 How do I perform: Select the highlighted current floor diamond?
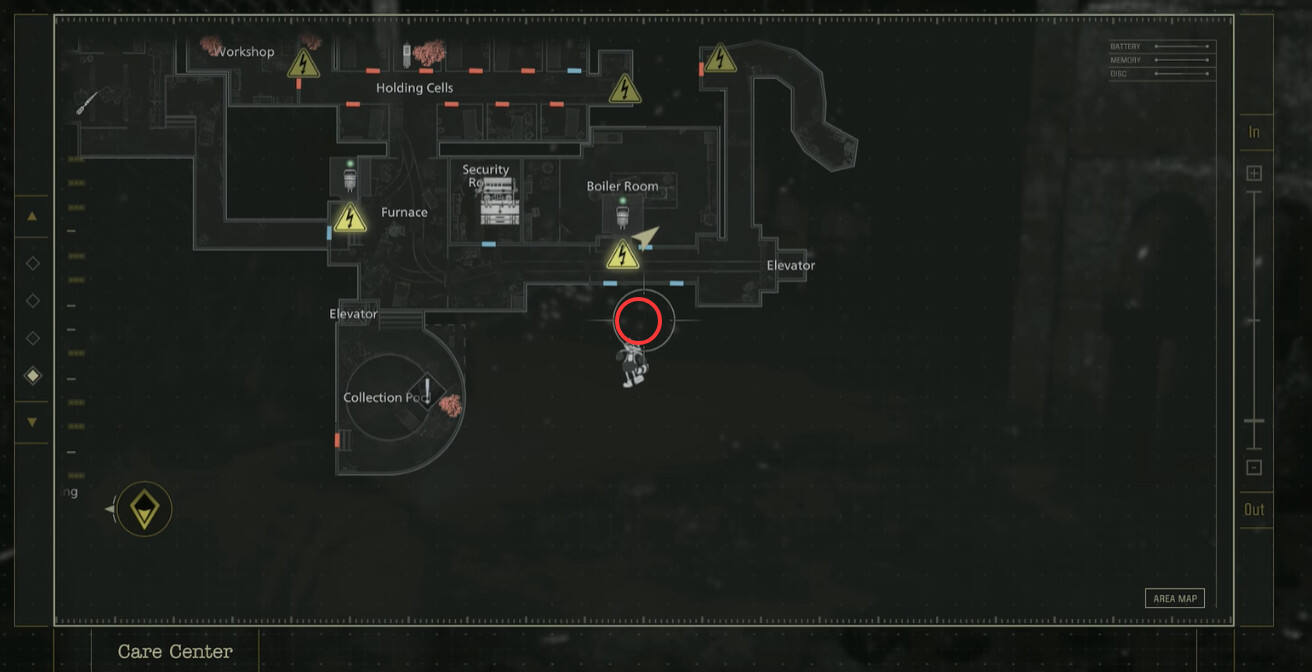click(33, 376)
